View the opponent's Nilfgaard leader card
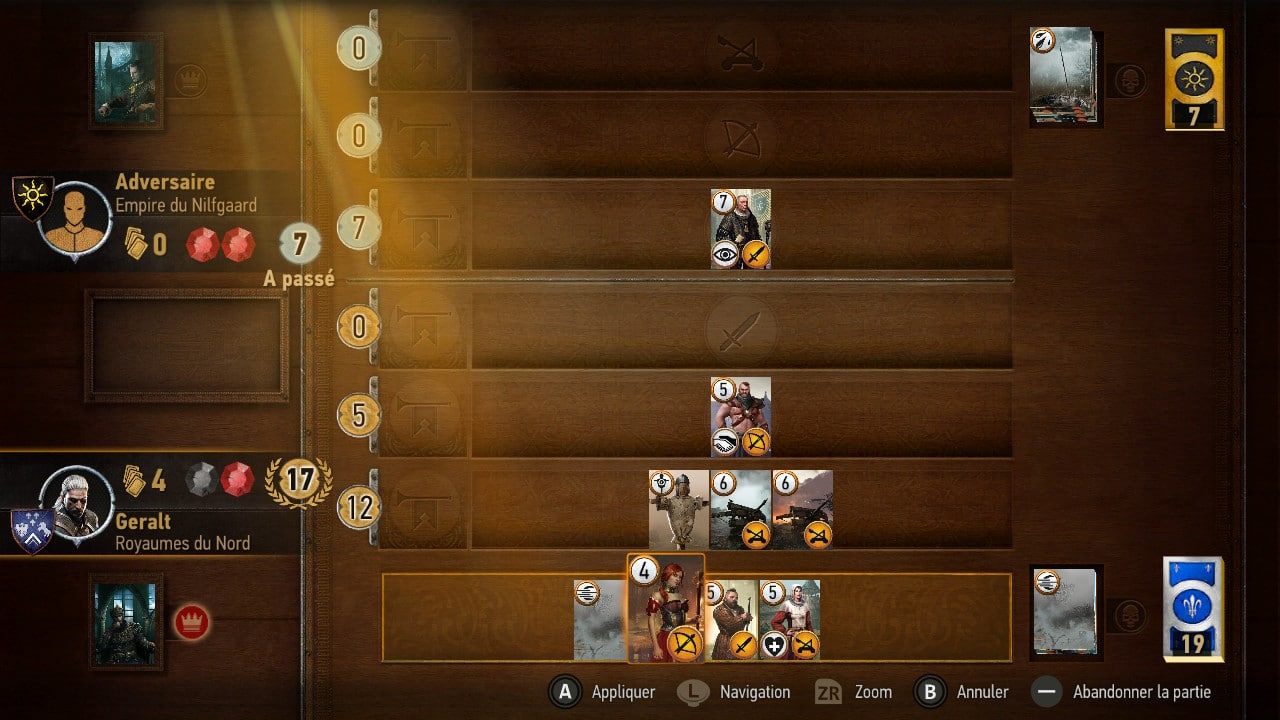Viewport: 1280px width, 720px height. 125,81
